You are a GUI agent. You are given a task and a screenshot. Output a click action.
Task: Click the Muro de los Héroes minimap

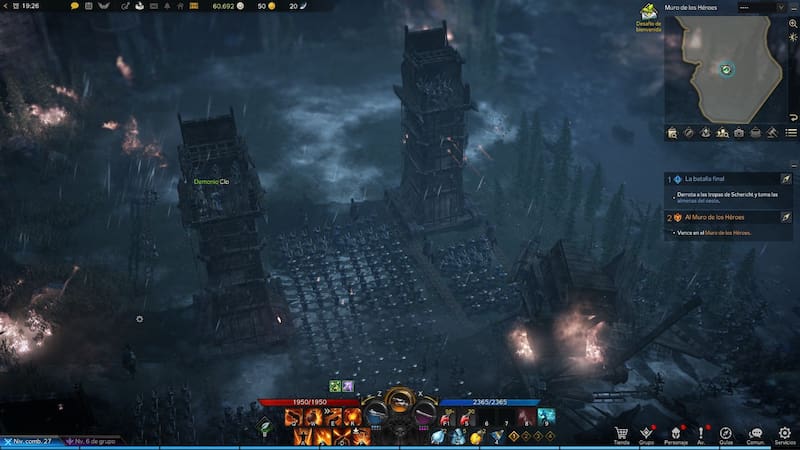click(724, 69)
